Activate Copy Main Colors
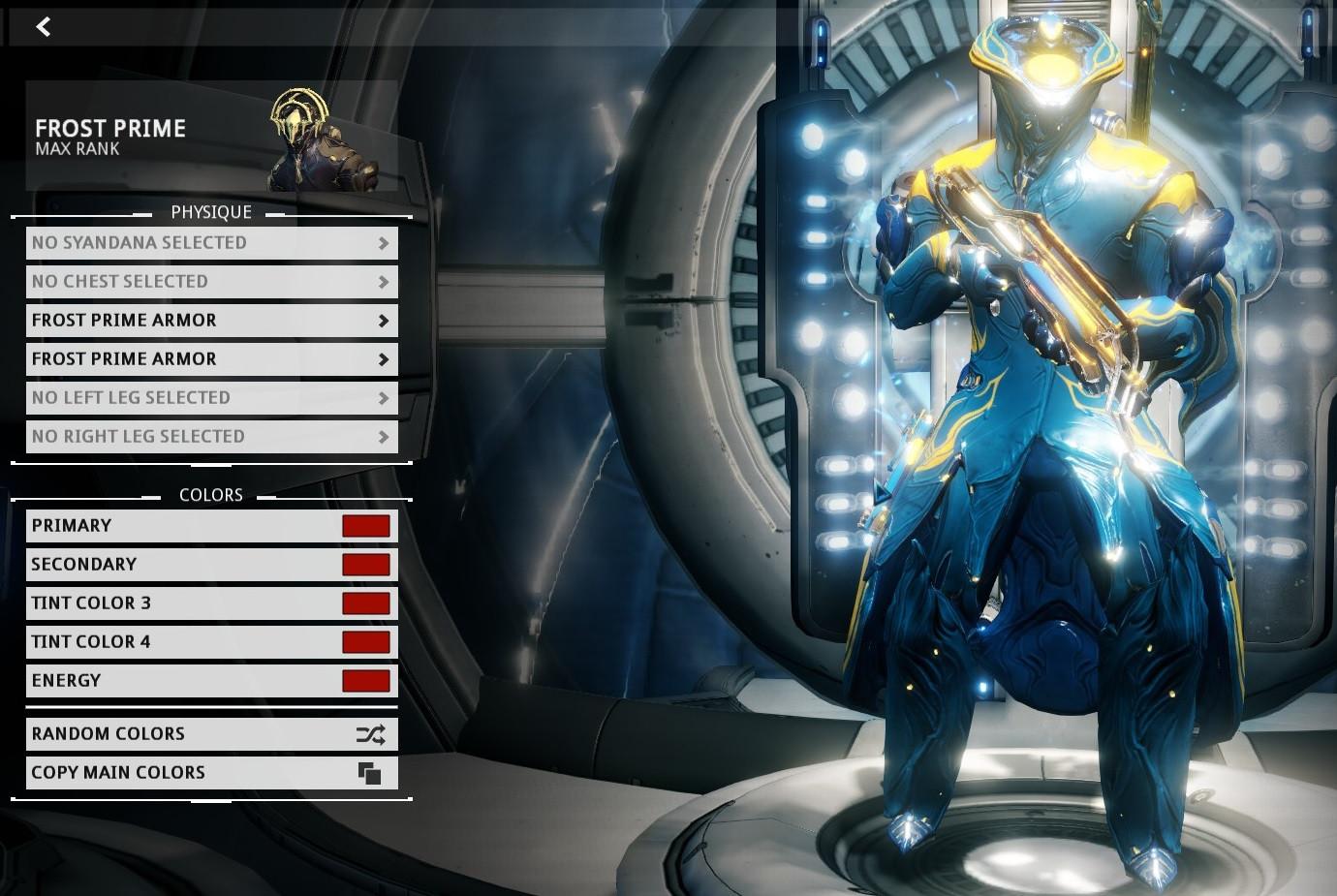 [x=211, y=773]
